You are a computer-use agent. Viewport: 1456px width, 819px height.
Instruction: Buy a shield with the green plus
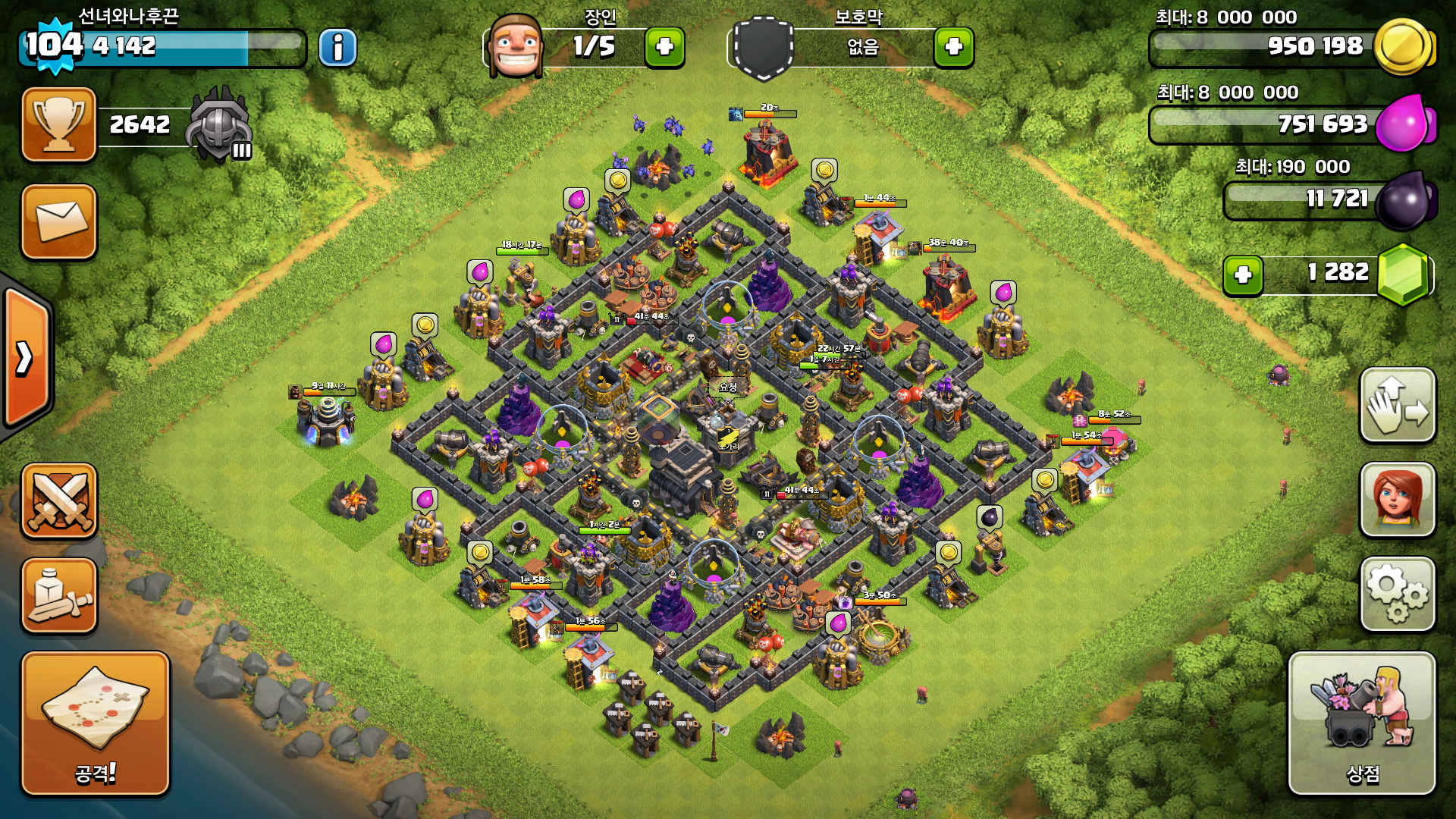coord(953,47)
